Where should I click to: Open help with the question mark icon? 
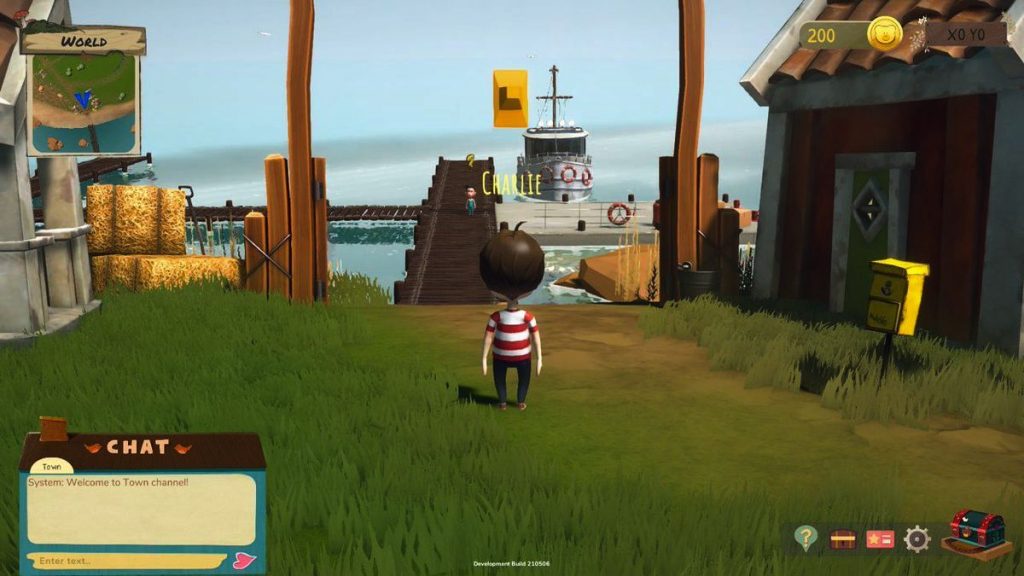(806, 538)
